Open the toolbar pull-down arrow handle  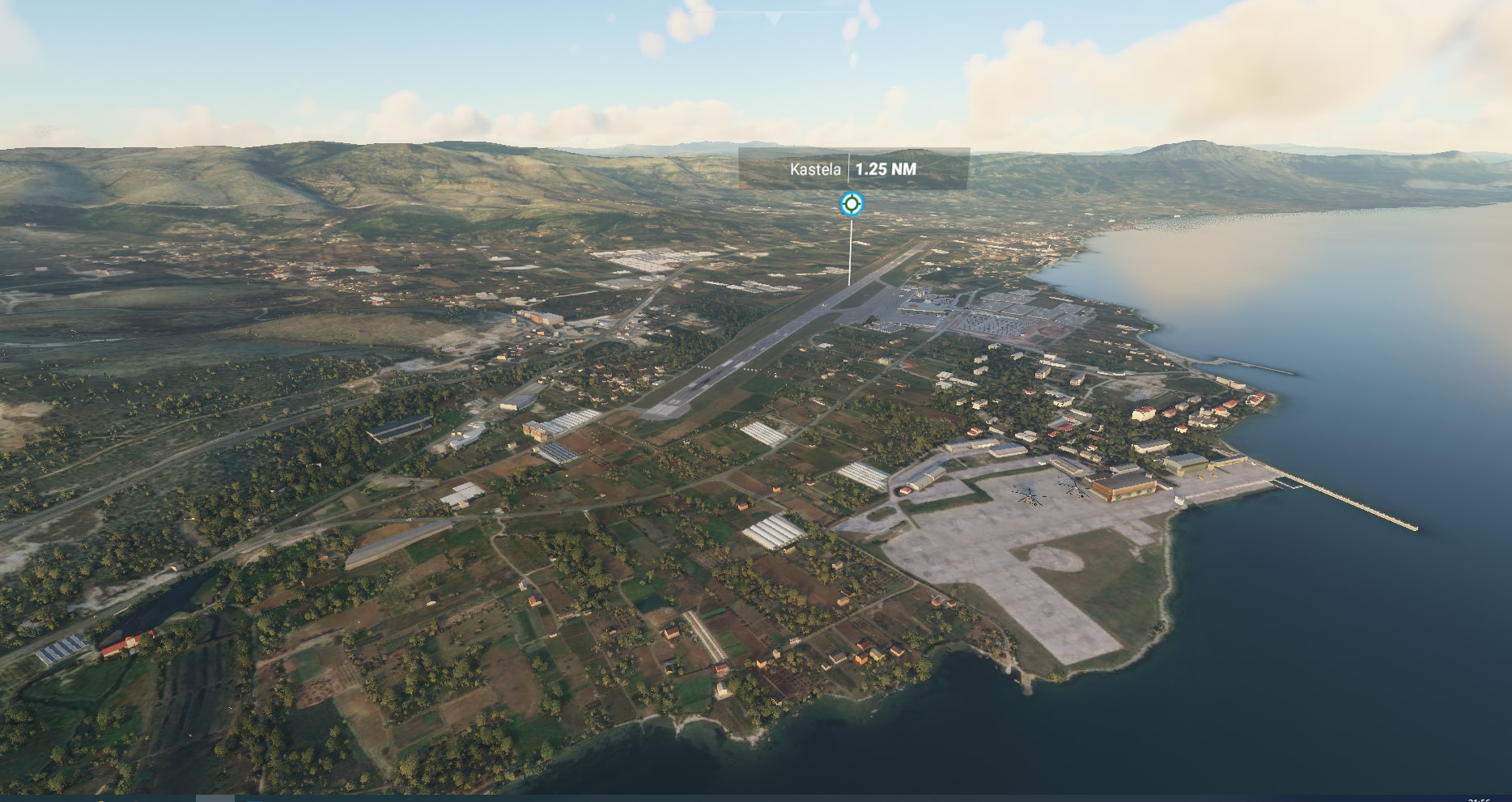pos(775,17)
